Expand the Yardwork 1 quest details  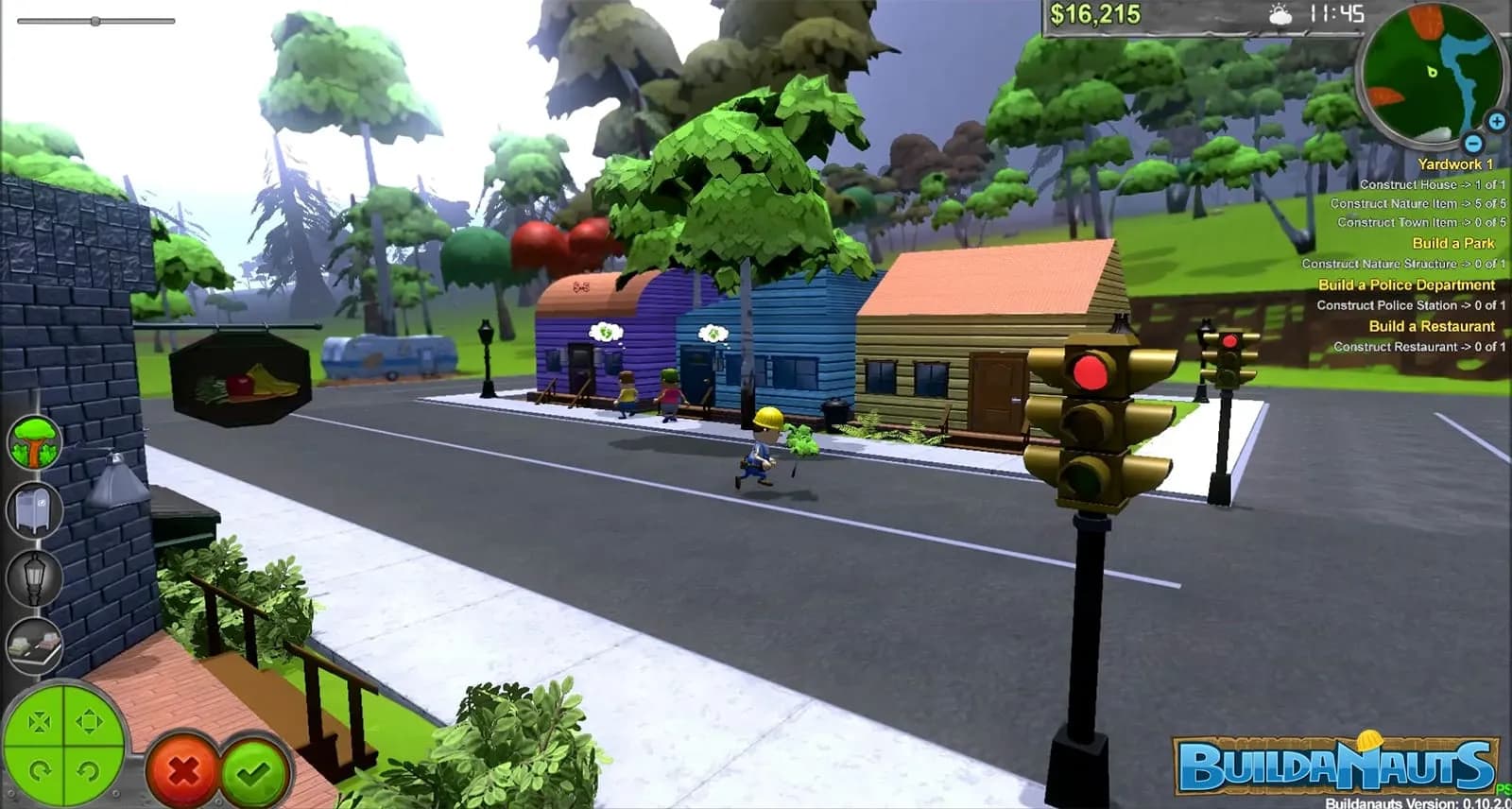tap(1456, 164)
